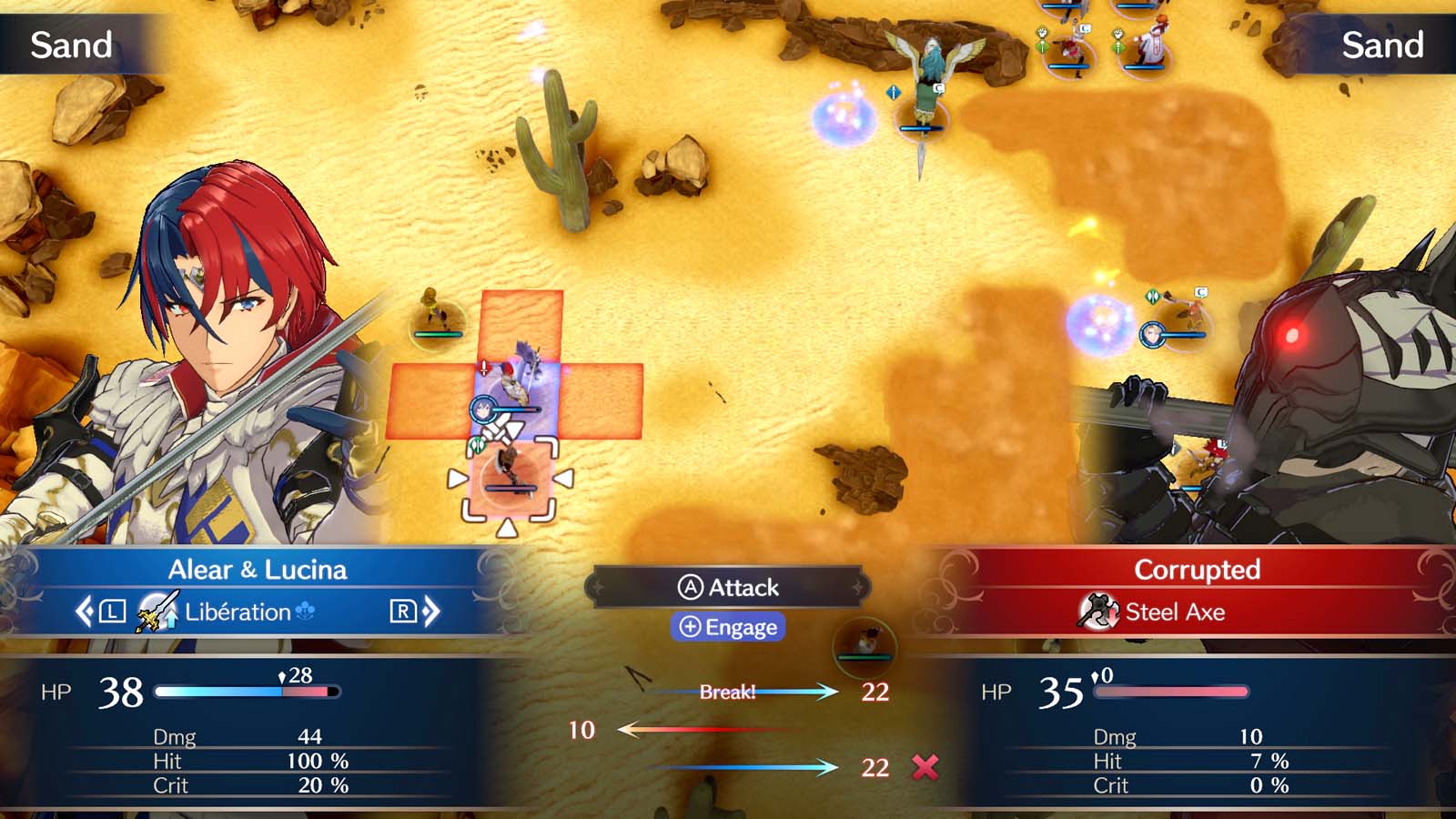Activate the Engage command

[x=728, y=627]
